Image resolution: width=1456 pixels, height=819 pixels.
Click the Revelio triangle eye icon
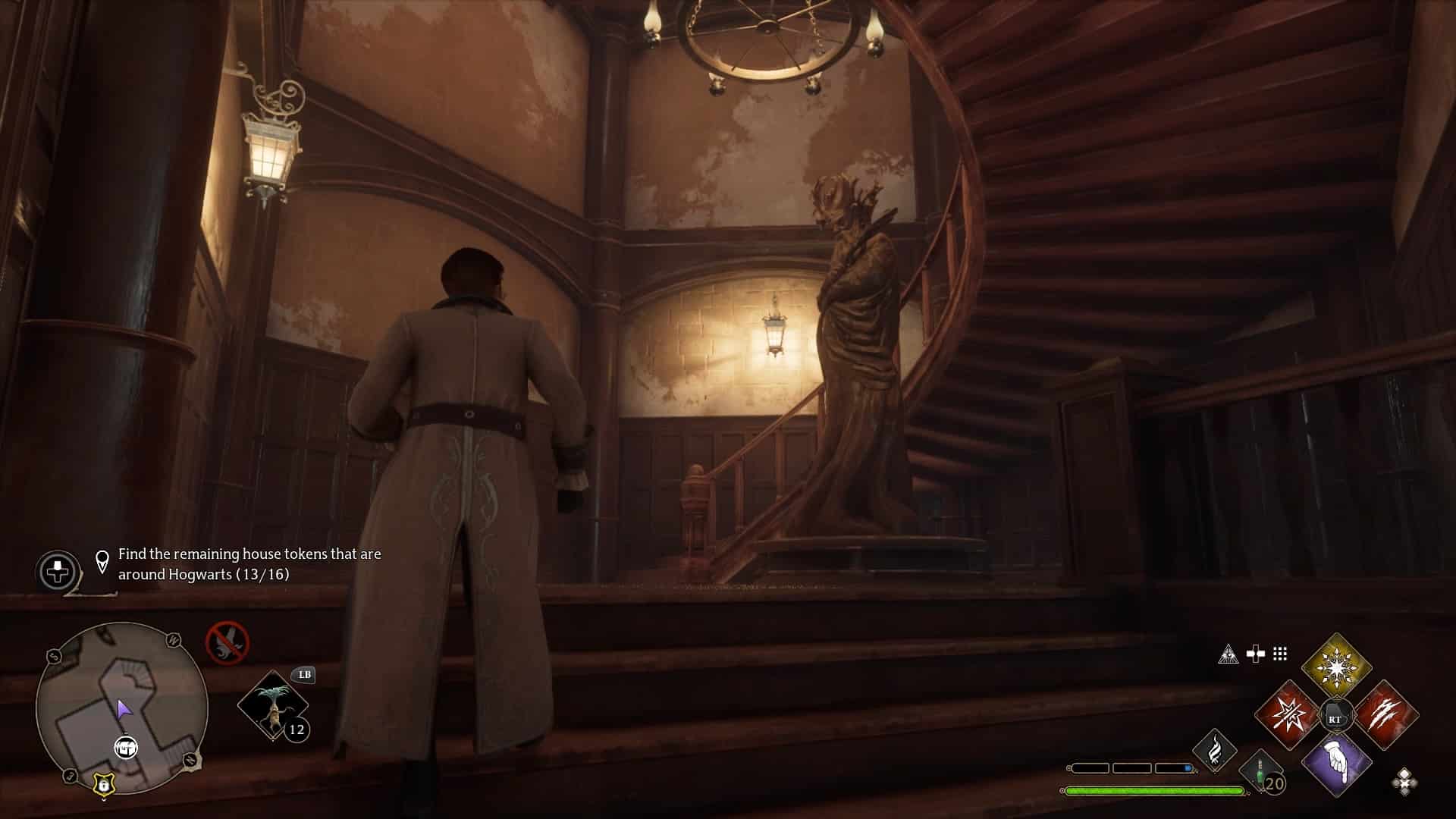point(1228,654)
